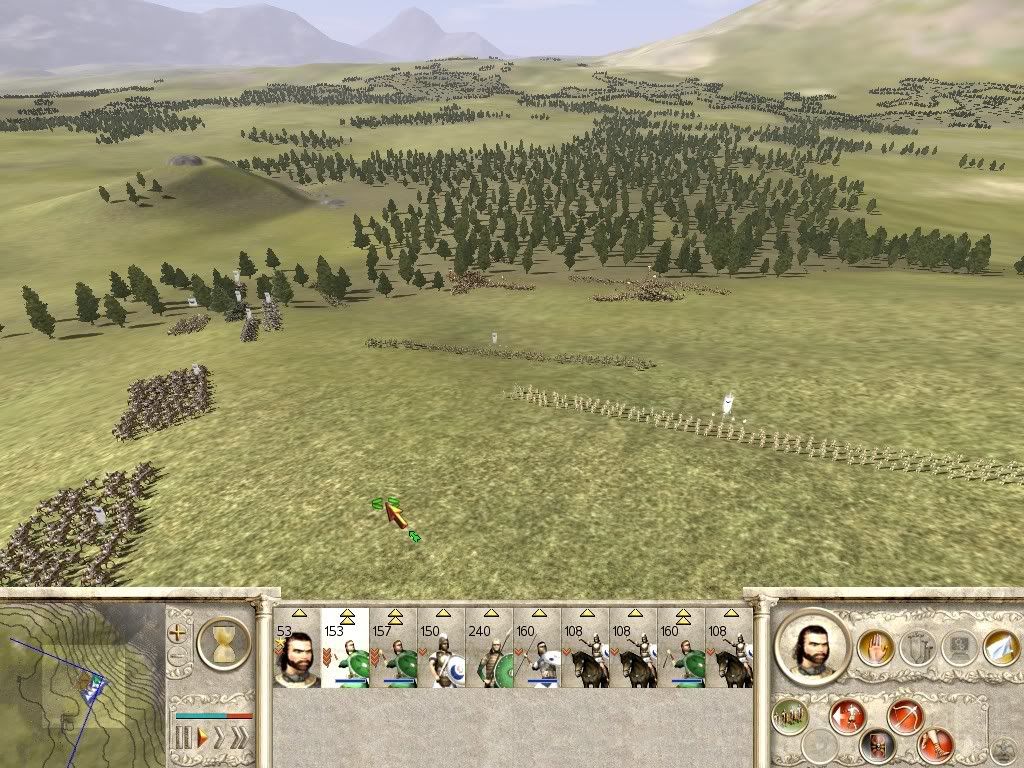Zoom in the minimap with plus button

click(x=178, y=633)
